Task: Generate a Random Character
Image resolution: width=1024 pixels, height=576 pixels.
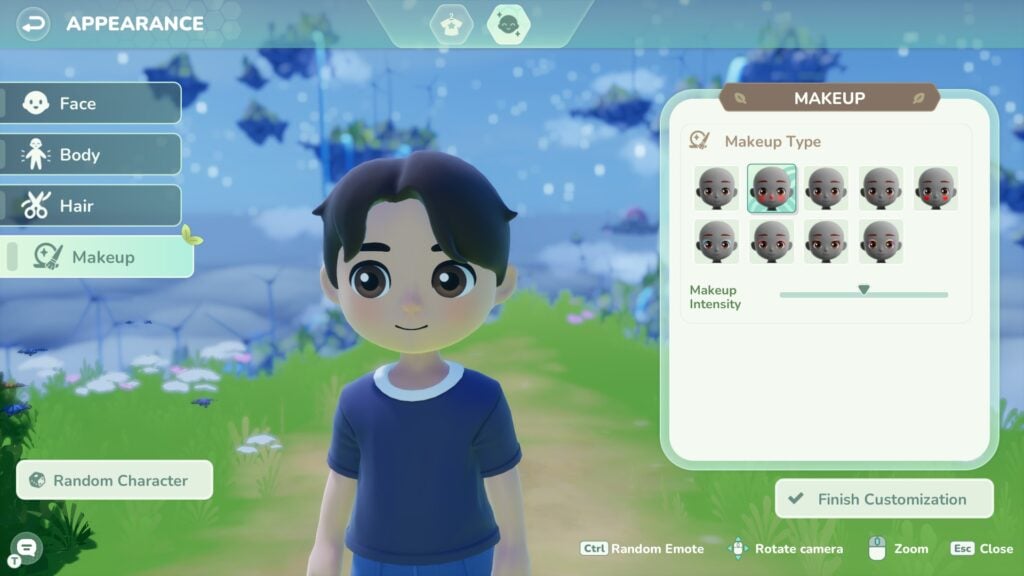Action: [x=115, y=480]
